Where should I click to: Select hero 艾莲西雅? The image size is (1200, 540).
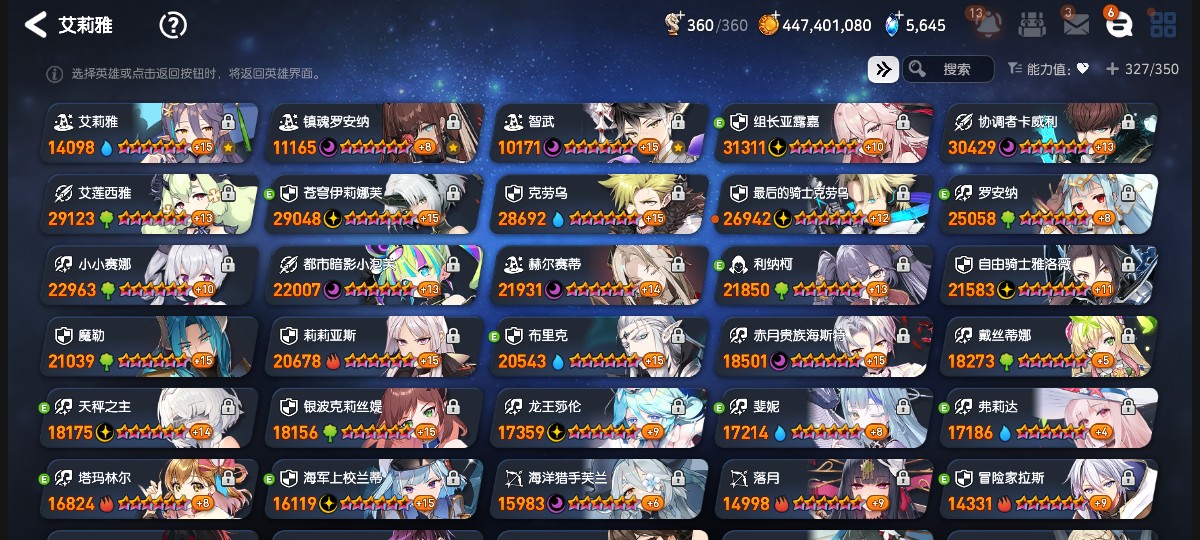(x=150, y=204)
